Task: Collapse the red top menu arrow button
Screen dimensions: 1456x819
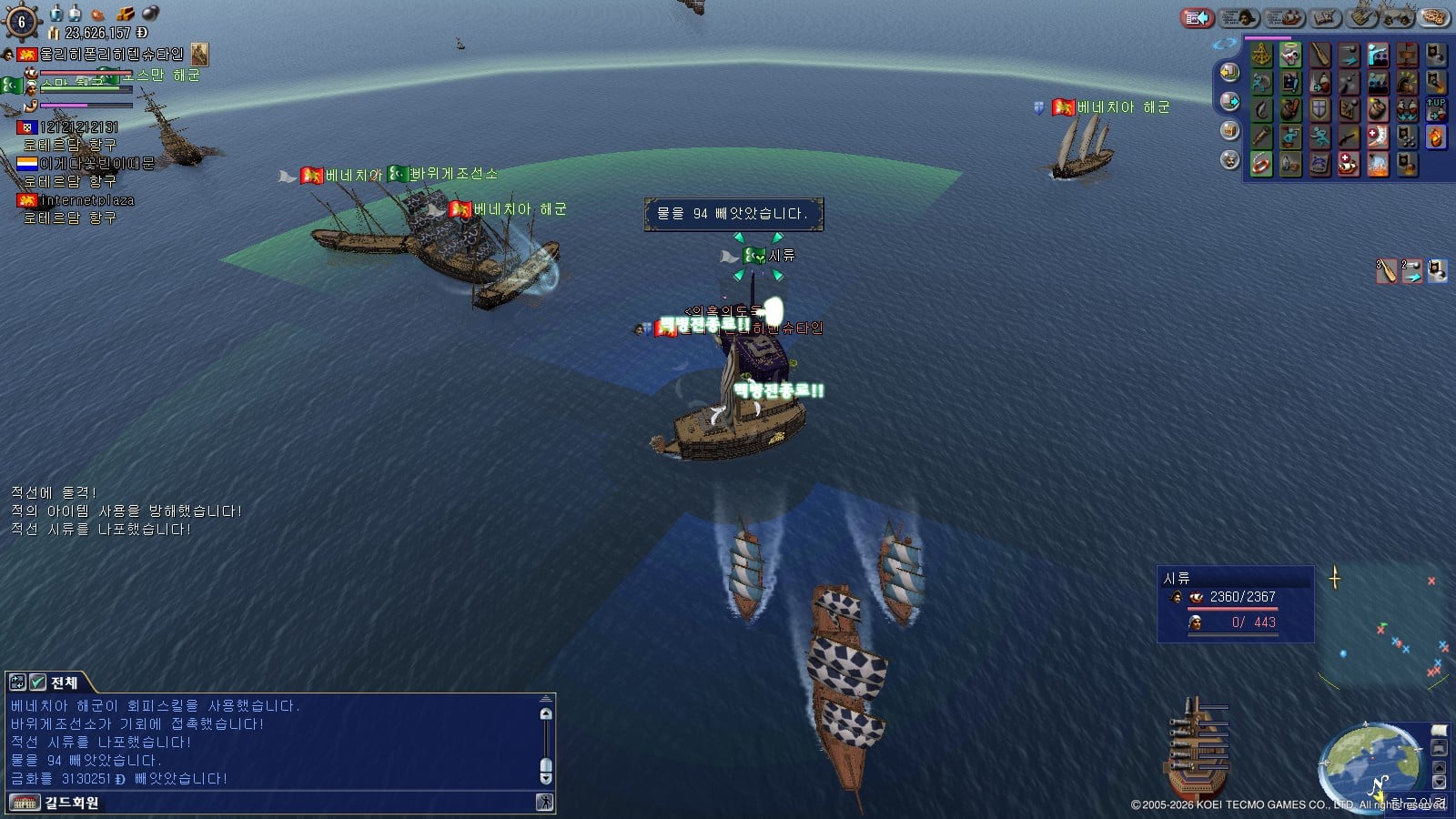Action: tap(1198, 17)
